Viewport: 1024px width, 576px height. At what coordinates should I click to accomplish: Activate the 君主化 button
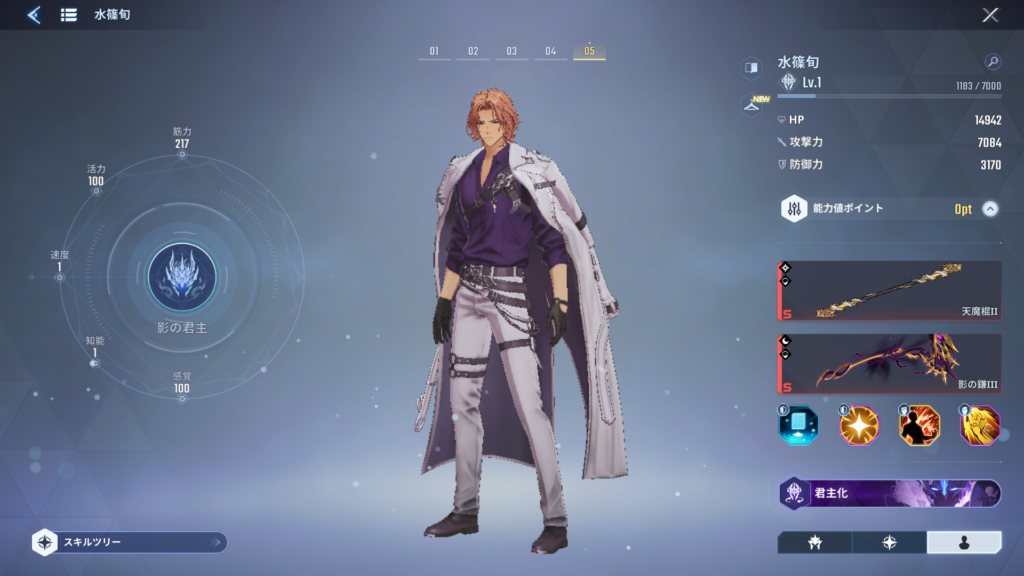pos(890,493)
